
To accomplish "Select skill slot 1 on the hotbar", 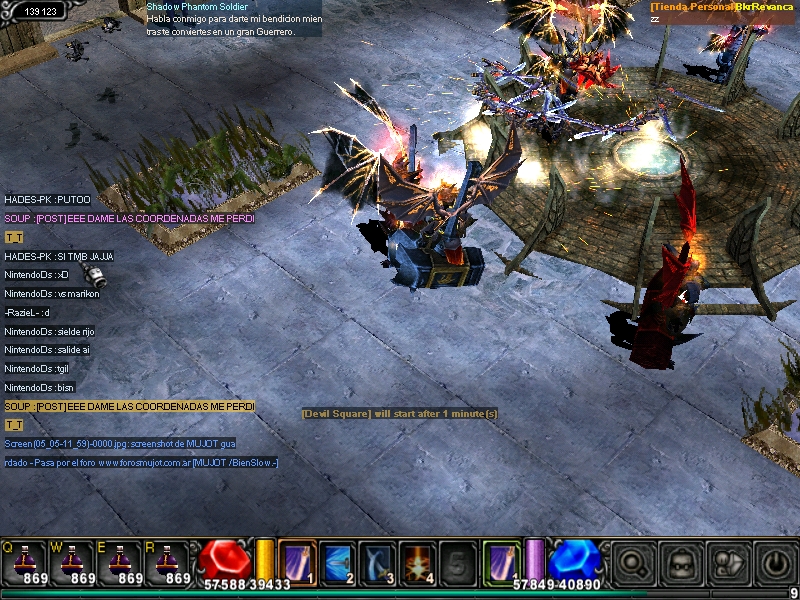I will pos(297,561).
